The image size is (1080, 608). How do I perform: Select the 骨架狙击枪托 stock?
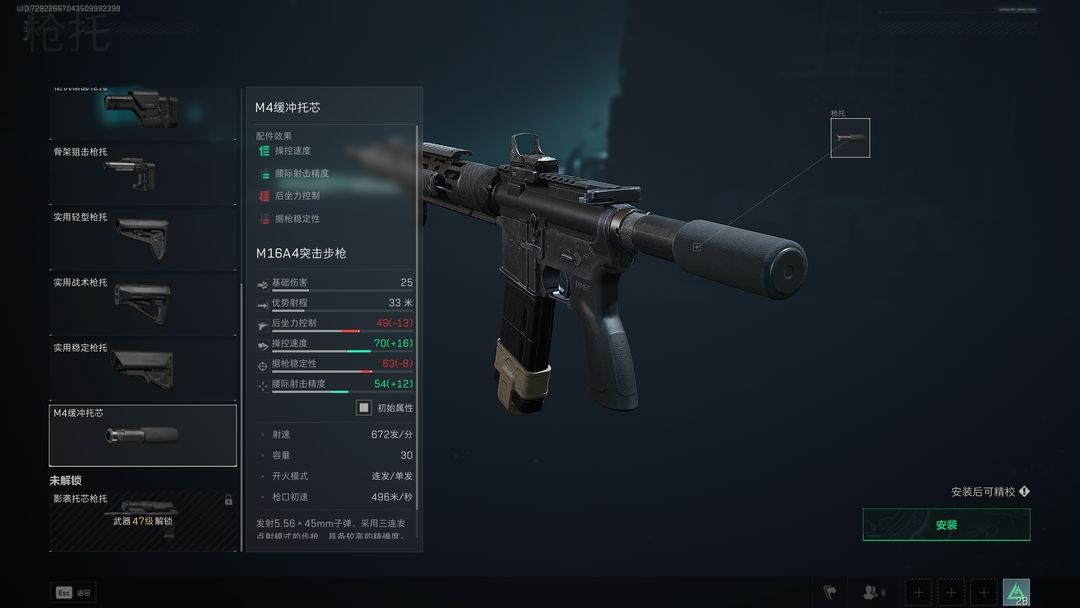pyautogui.click(x=142, y=173)
